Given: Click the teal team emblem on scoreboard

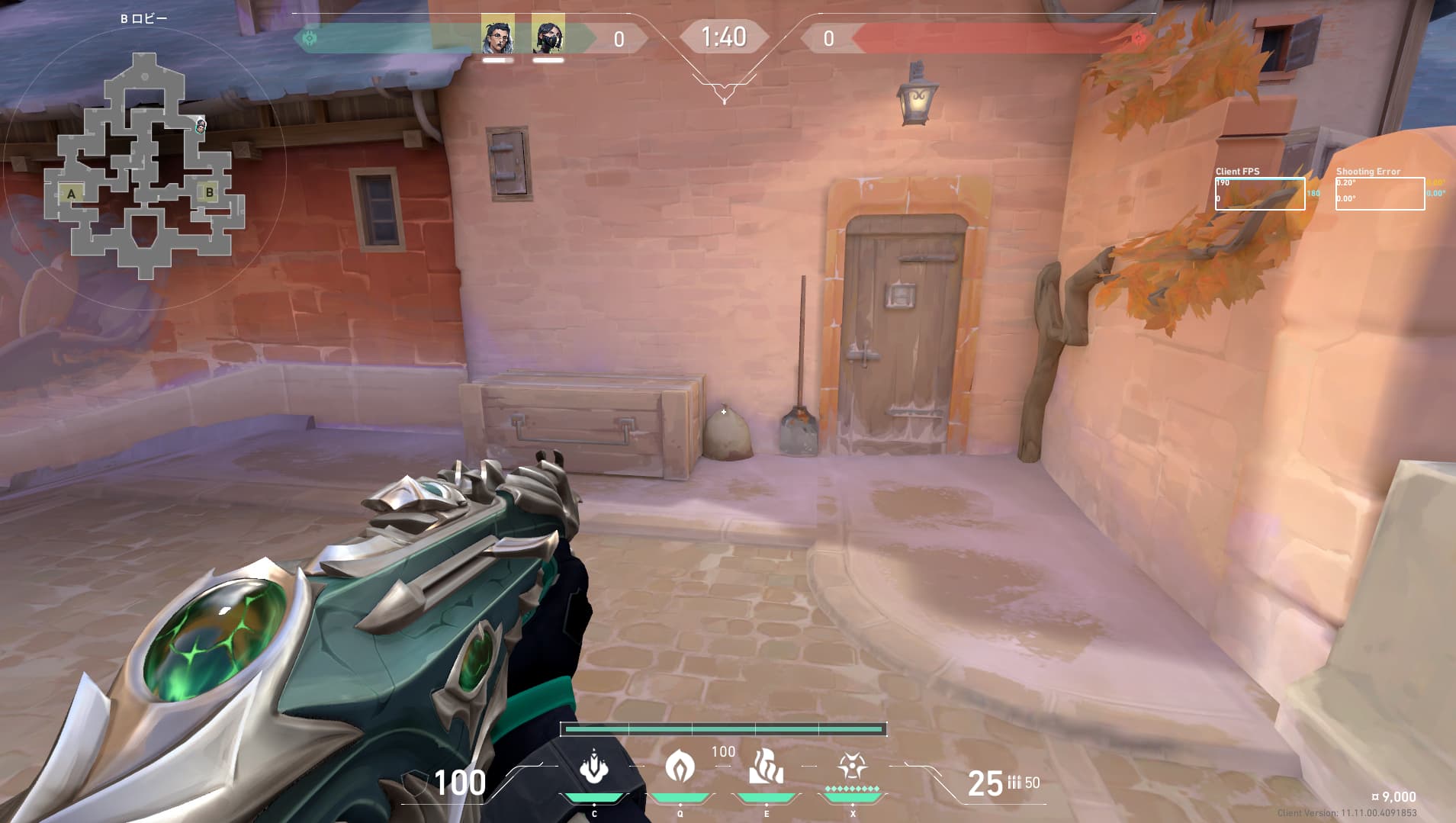Looking at the screenshot, I should [310, 38].
